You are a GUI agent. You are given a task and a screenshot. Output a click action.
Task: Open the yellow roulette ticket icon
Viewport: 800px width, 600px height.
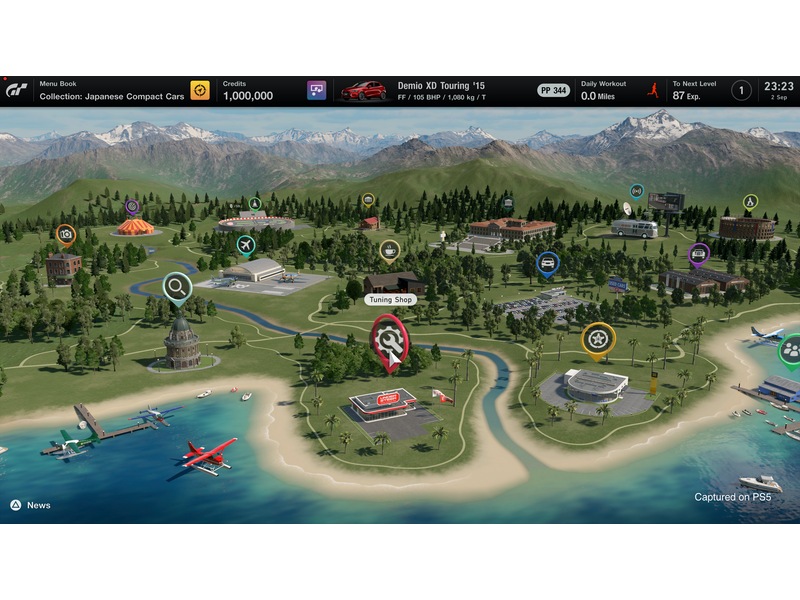coord(200,91)
